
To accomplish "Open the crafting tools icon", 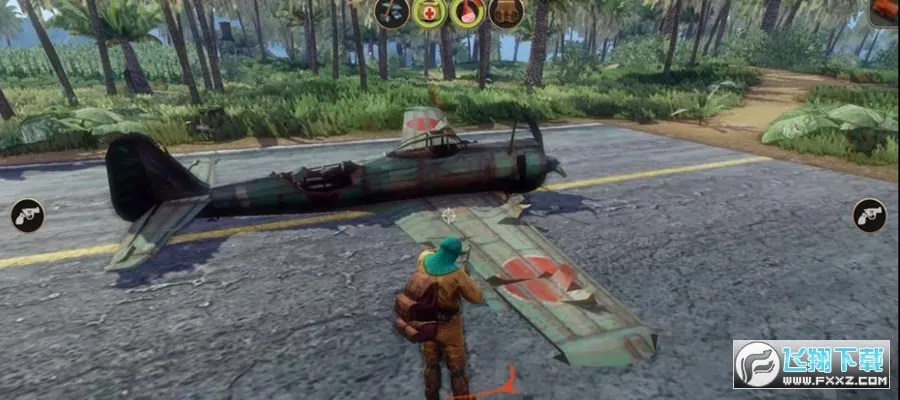I will pyautogui.click(x=391, y=12).
